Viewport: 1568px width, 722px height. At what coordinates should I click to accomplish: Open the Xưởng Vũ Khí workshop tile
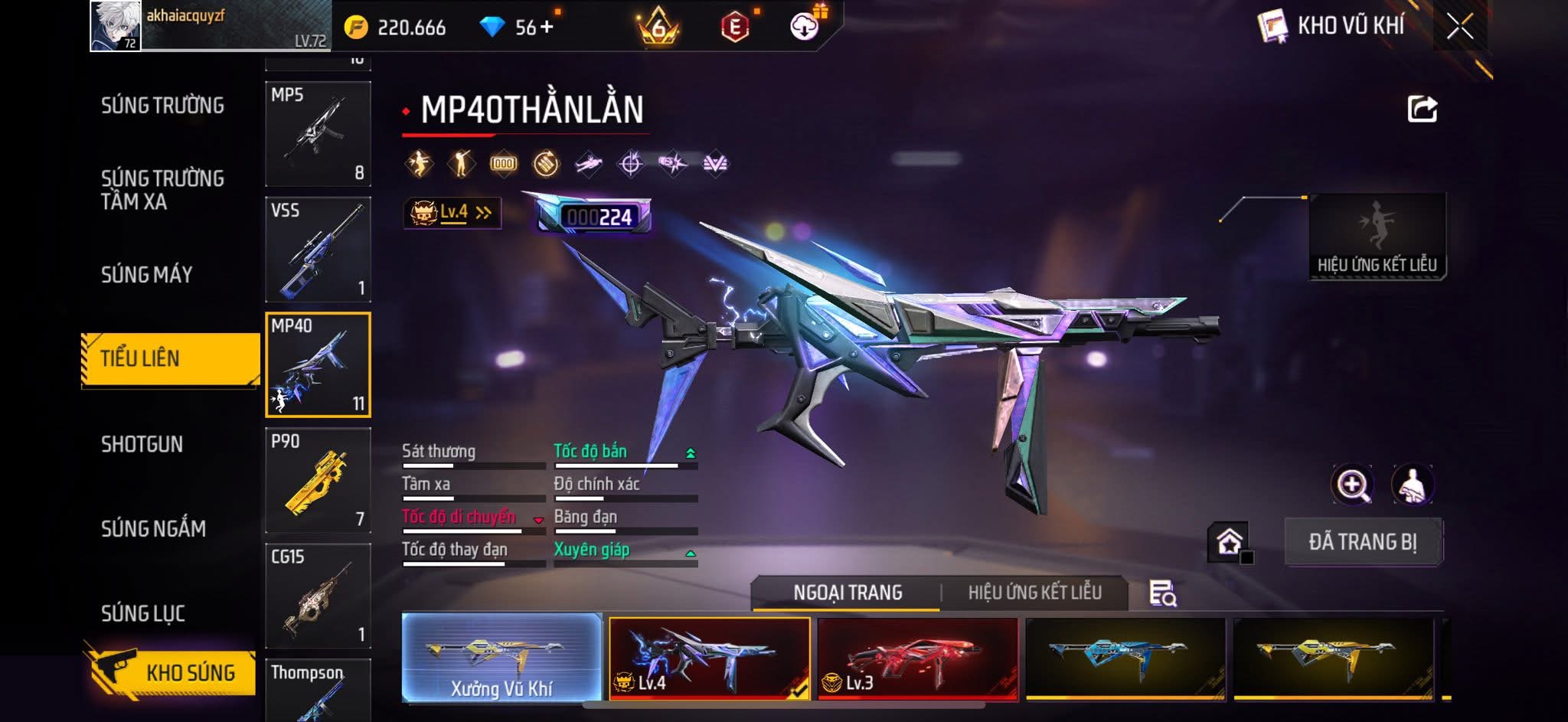pyautogui.click(x=501, y=658)
